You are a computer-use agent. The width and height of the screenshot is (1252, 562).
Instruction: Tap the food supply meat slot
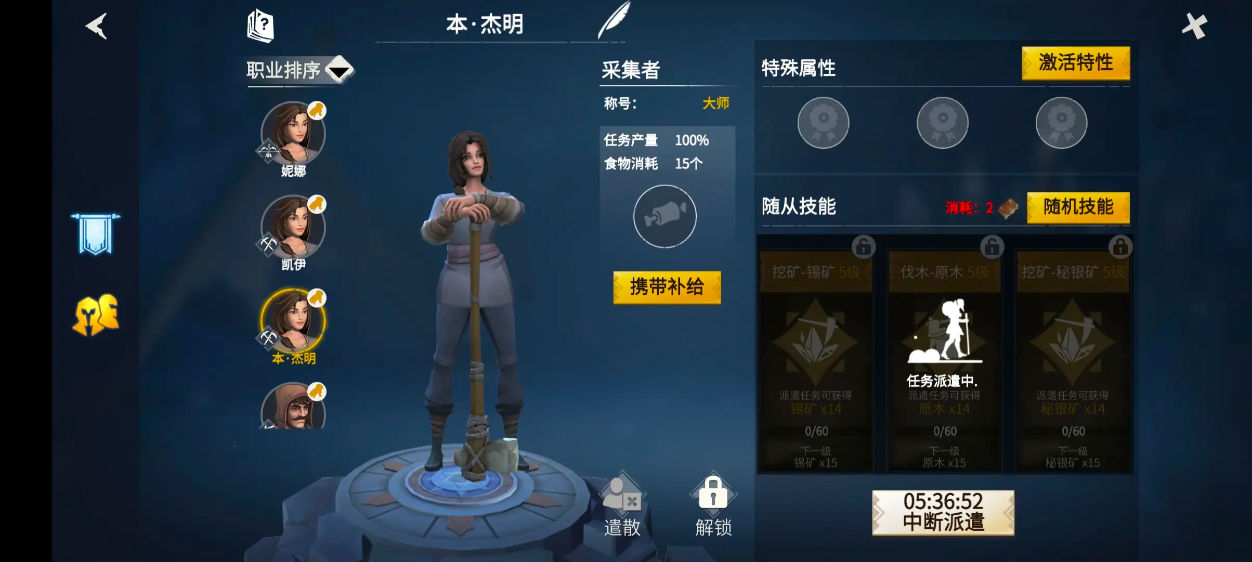point(665,216)
